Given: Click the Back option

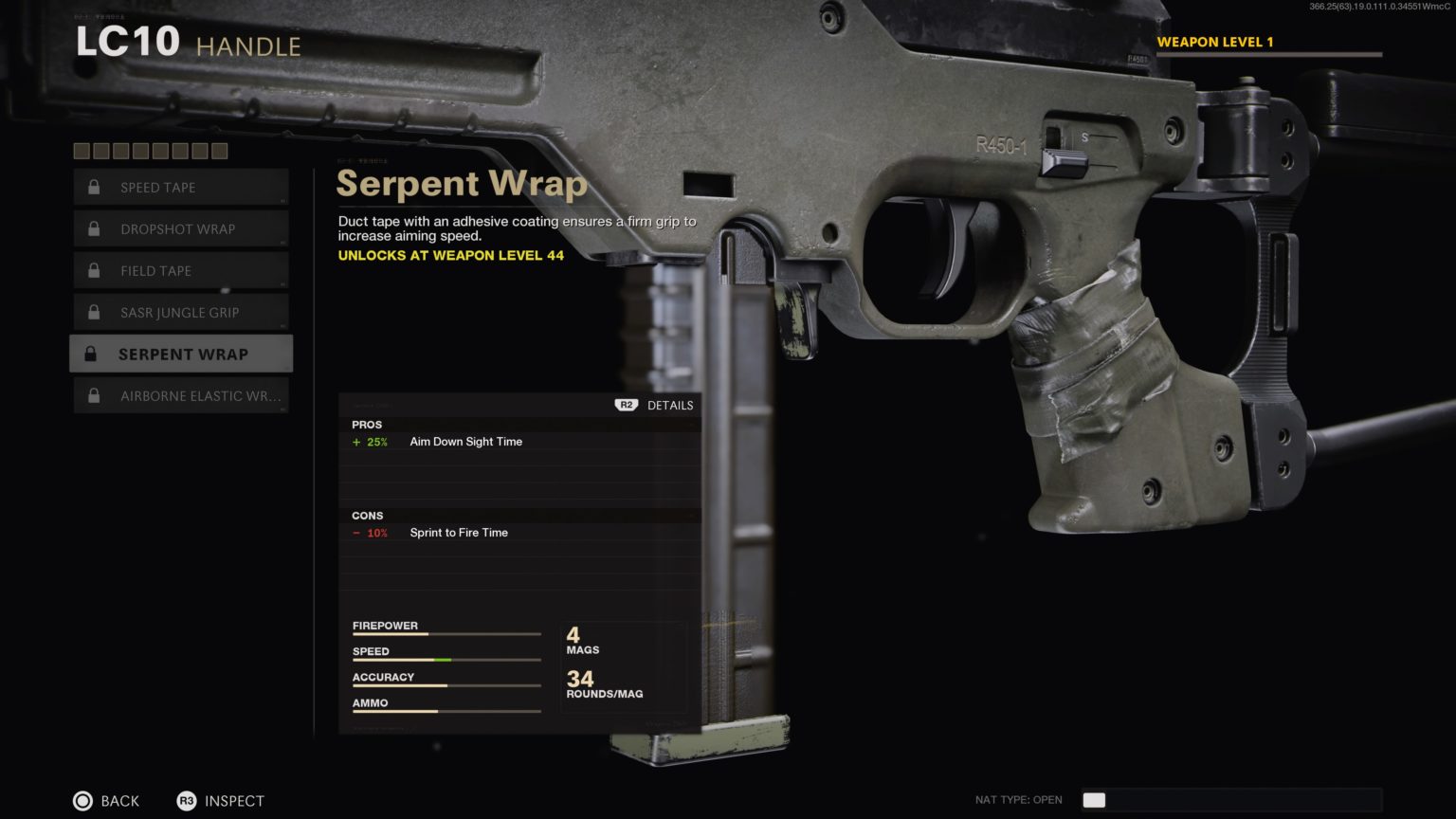Looking at the screenshot, I should coord(118,801).
